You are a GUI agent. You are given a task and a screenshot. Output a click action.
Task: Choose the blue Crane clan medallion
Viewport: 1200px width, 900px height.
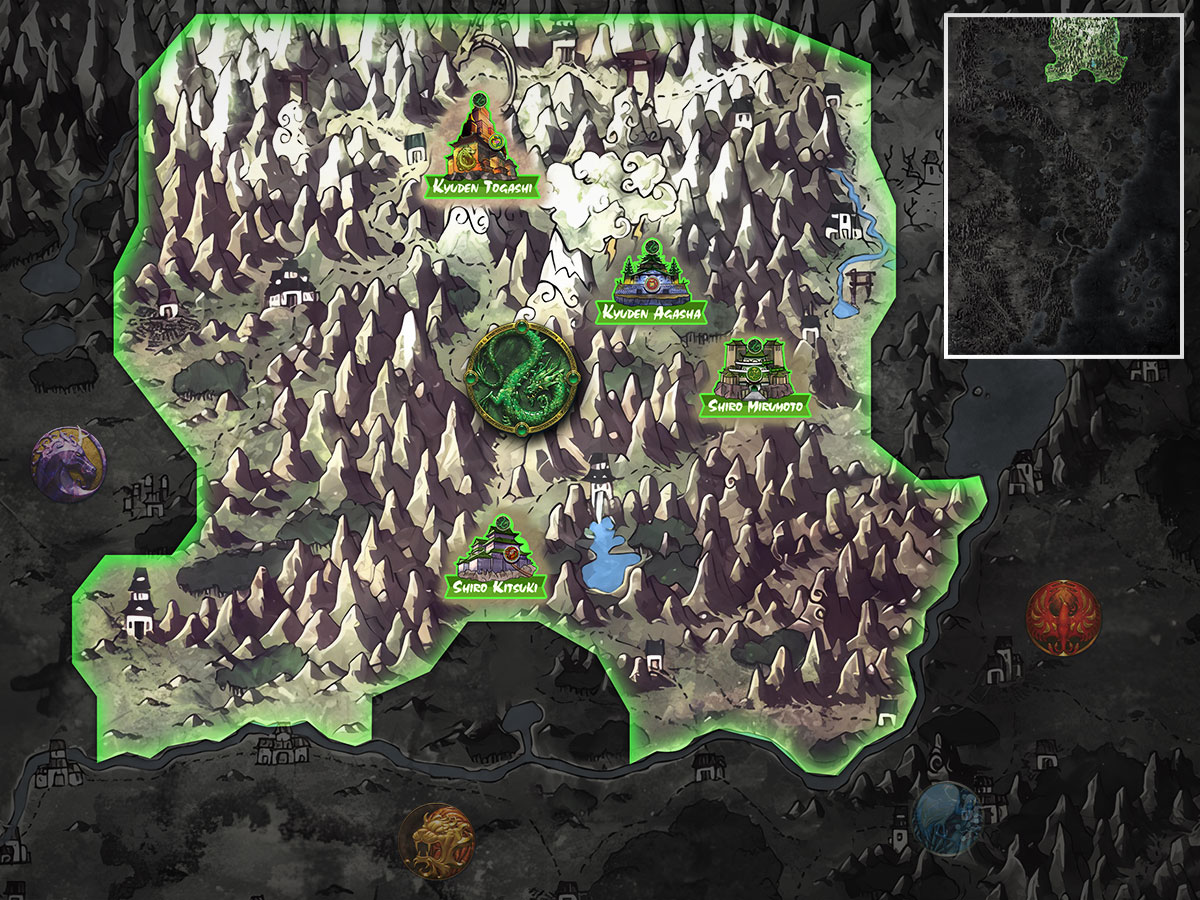point(949,817)
